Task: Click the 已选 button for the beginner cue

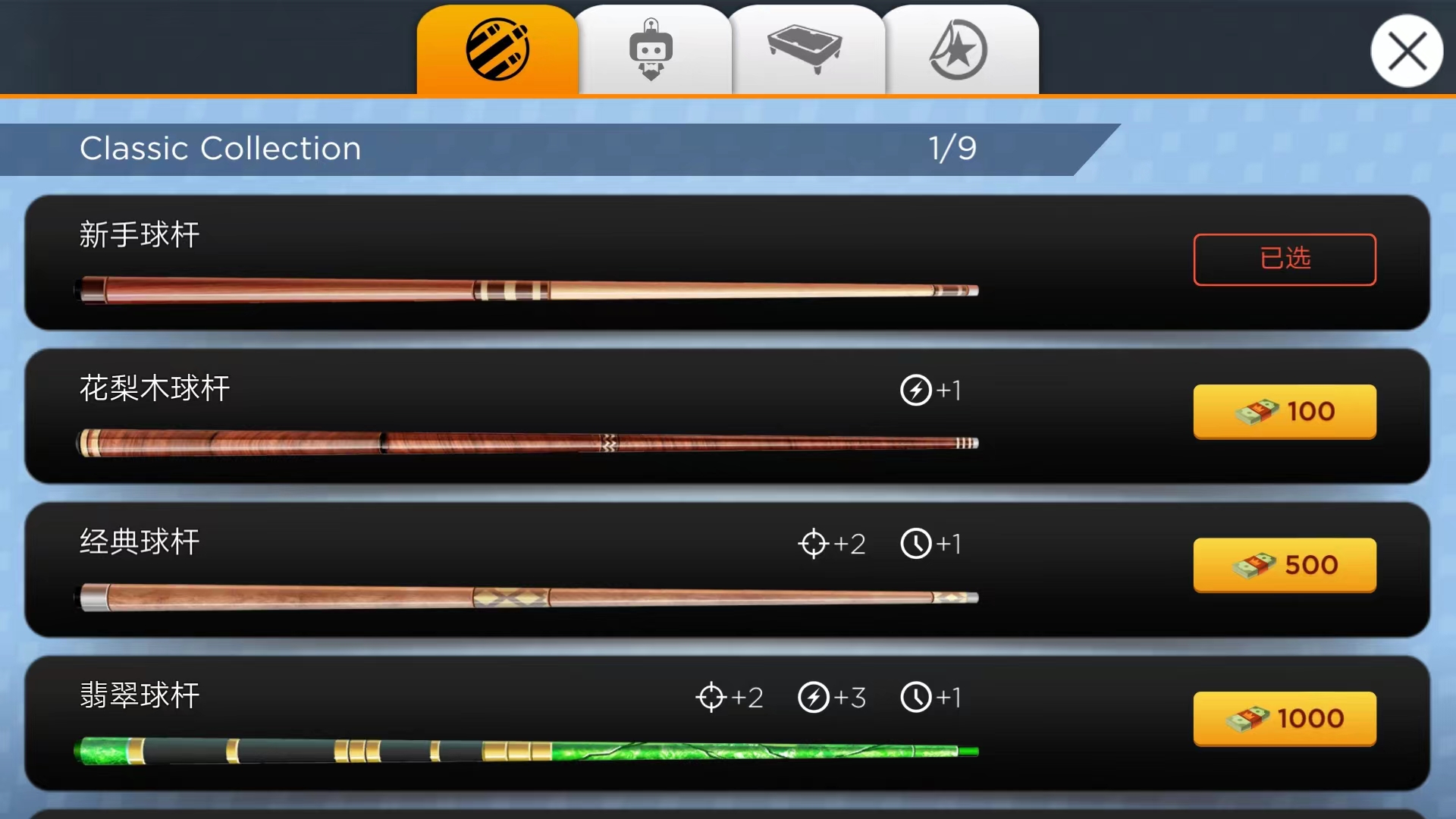Action: coord(1285,259)
